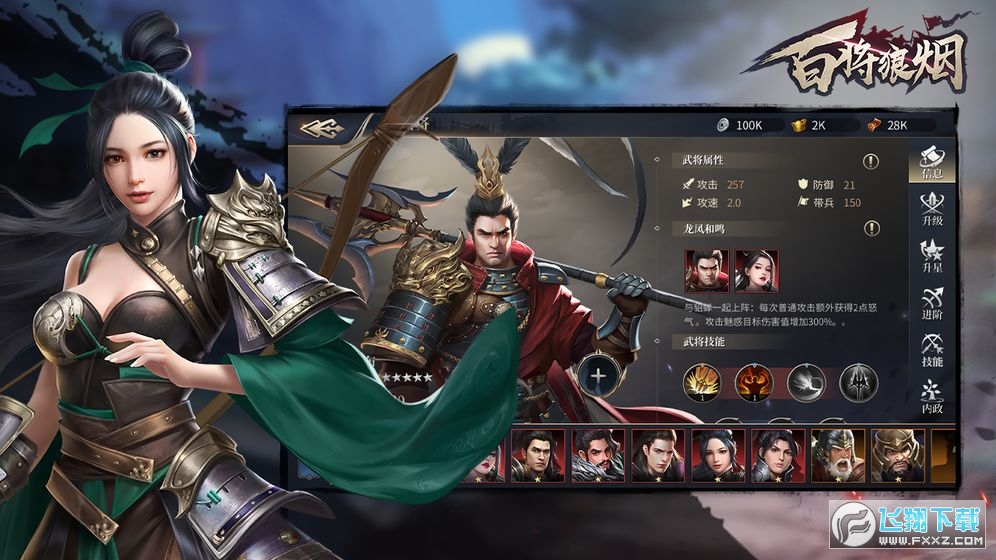The image size is (996, 560).
Task: View the red flaming figure skill icon
Action: tap(754, 383)
